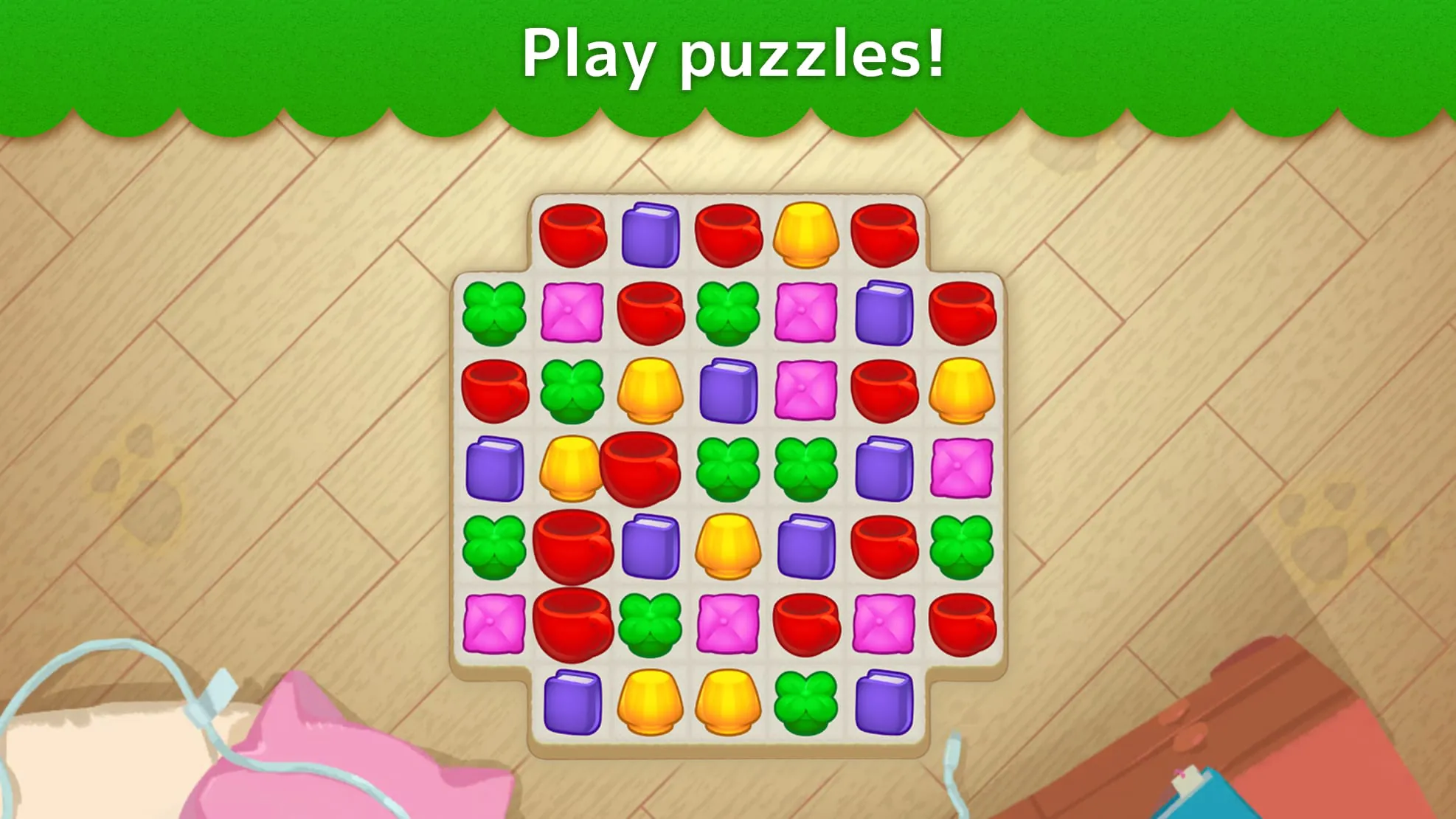The image size is (1456, 819).
Task: Select the enlarged red cup beside the pink pillow
Action: coord(573,625)
